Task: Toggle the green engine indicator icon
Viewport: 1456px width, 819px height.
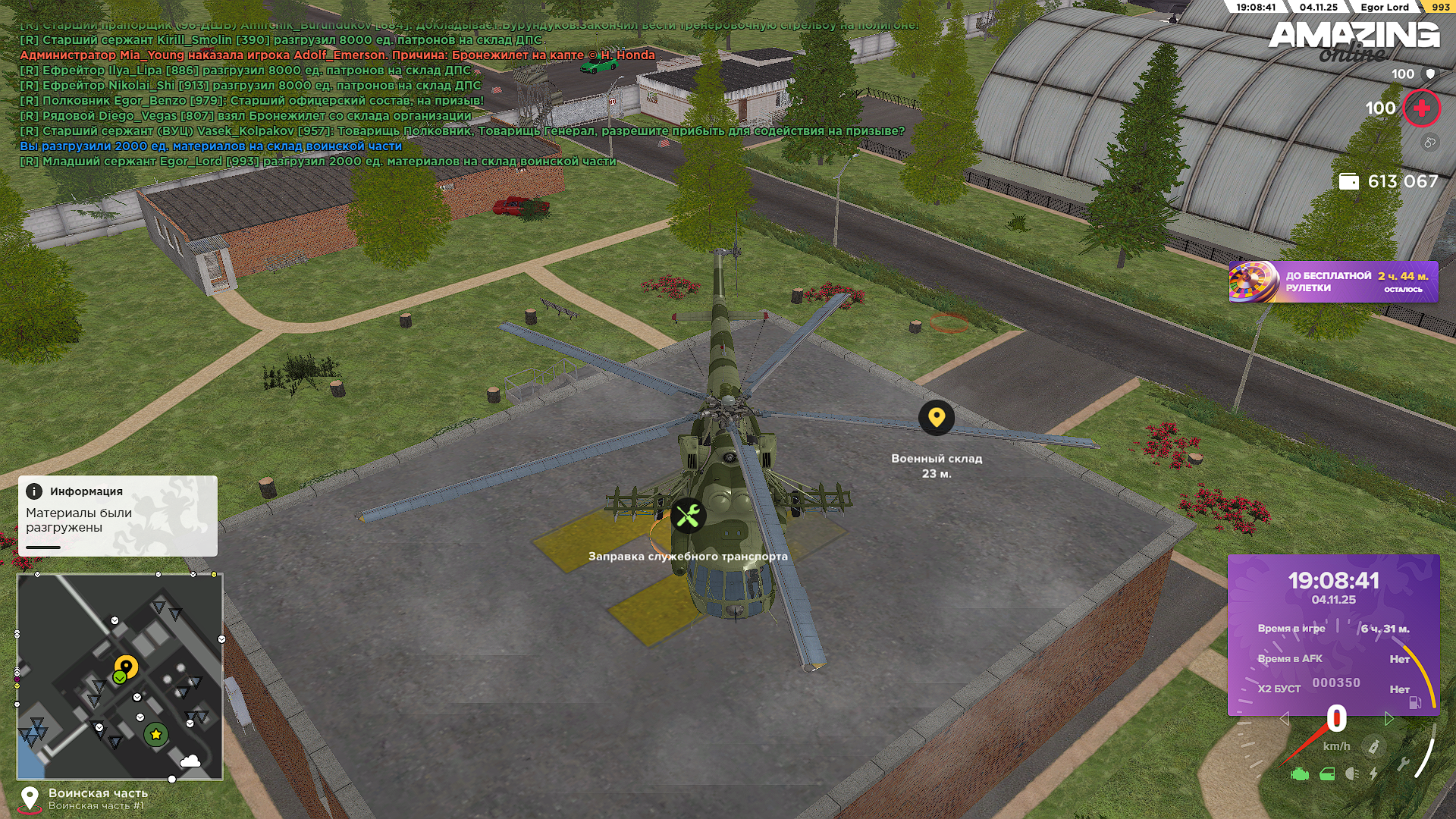Action: click(x=1300, y=774)
